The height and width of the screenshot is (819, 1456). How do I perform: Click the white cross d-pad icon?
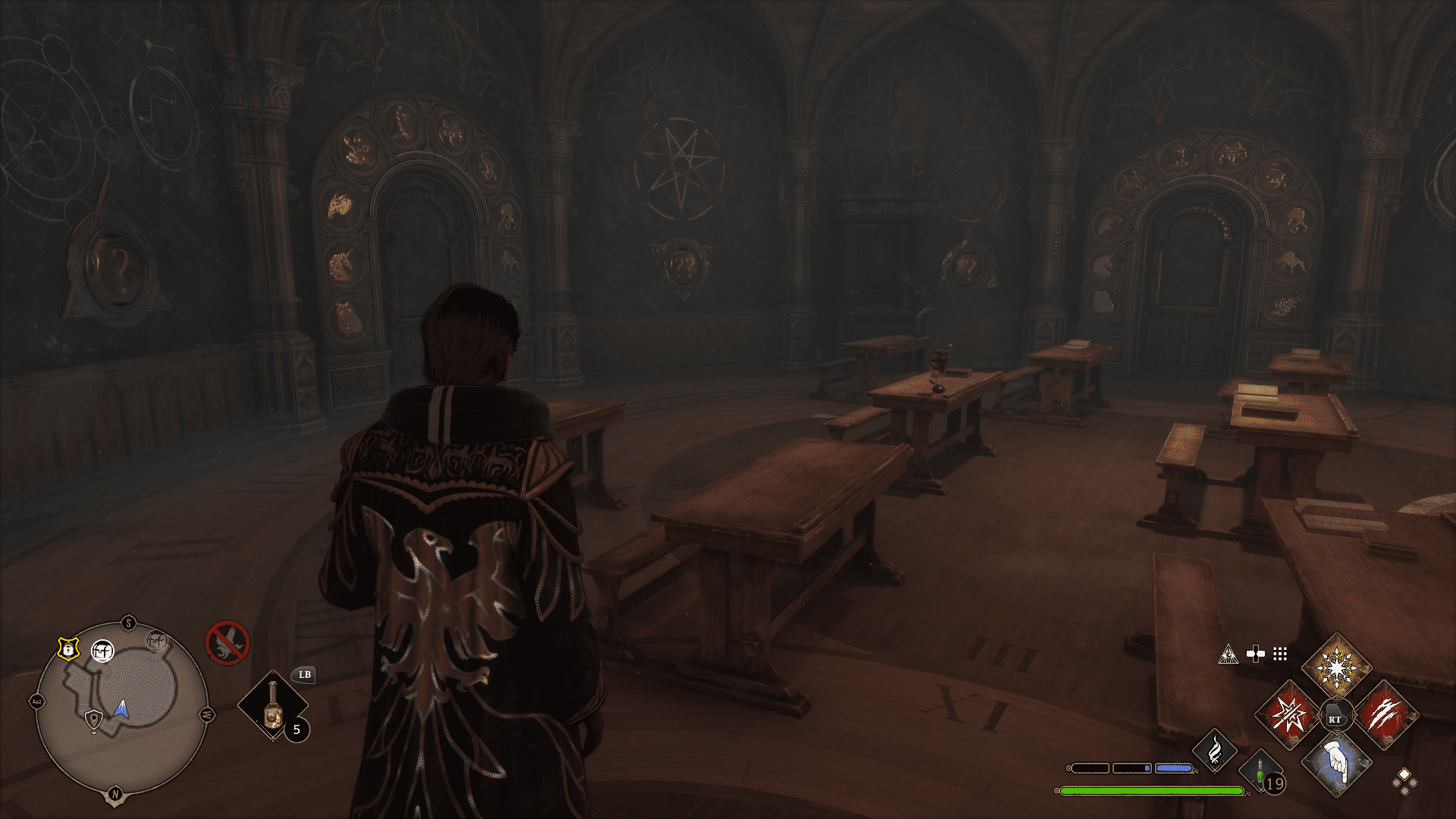pos(1256,654)
